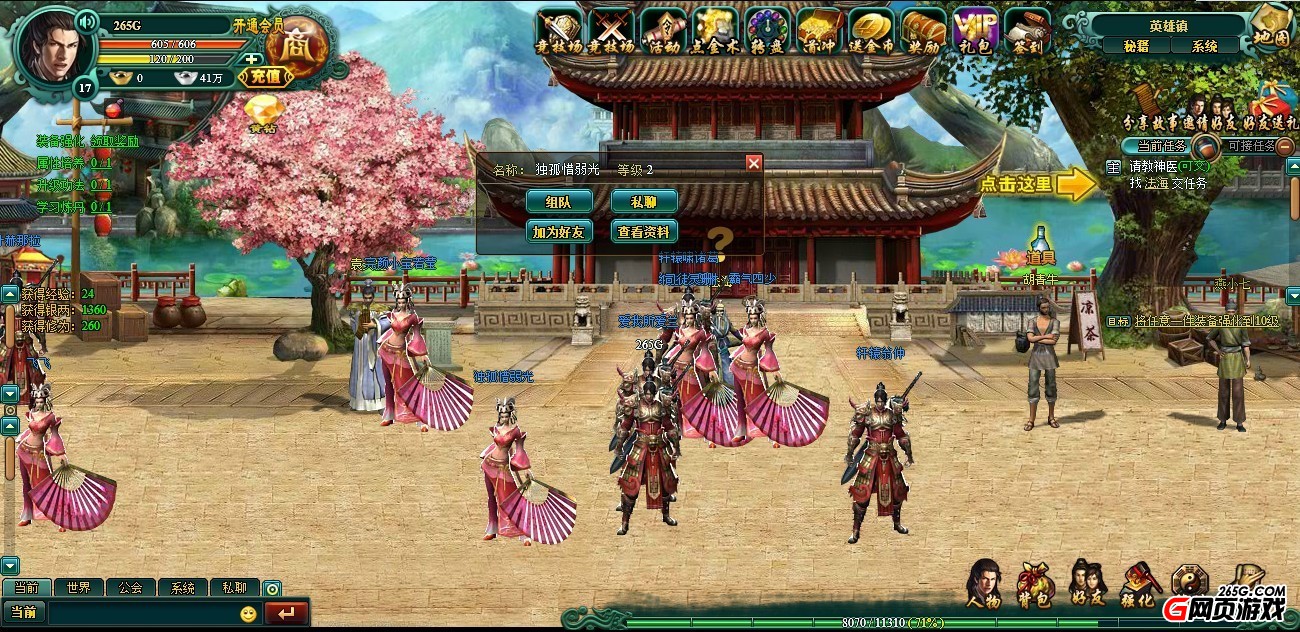Open the 人物 character panel
1300x632 pixels.
click(983, 585)
